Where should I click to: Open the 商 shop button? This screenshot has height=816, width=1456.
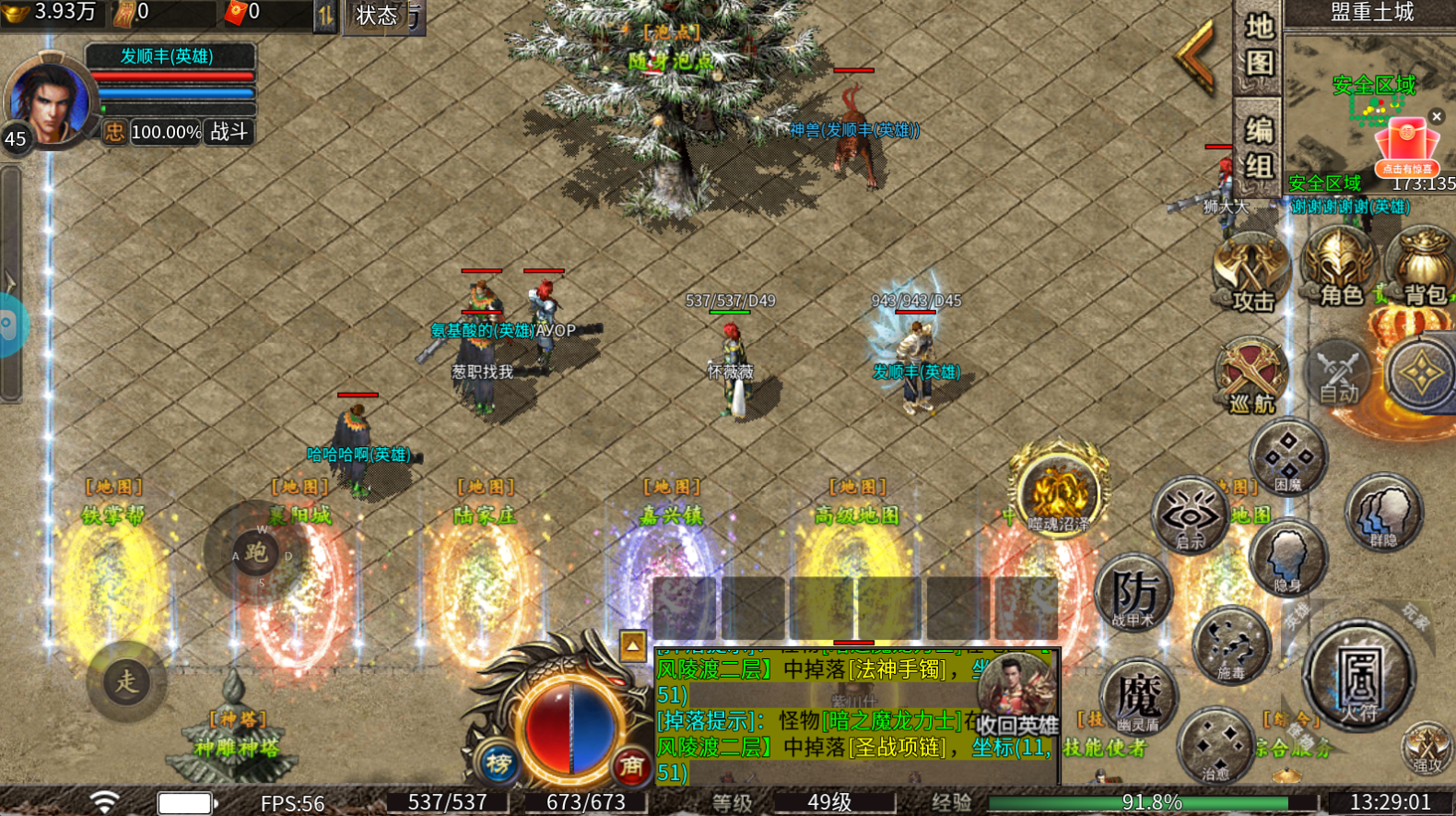click(631, 764)
